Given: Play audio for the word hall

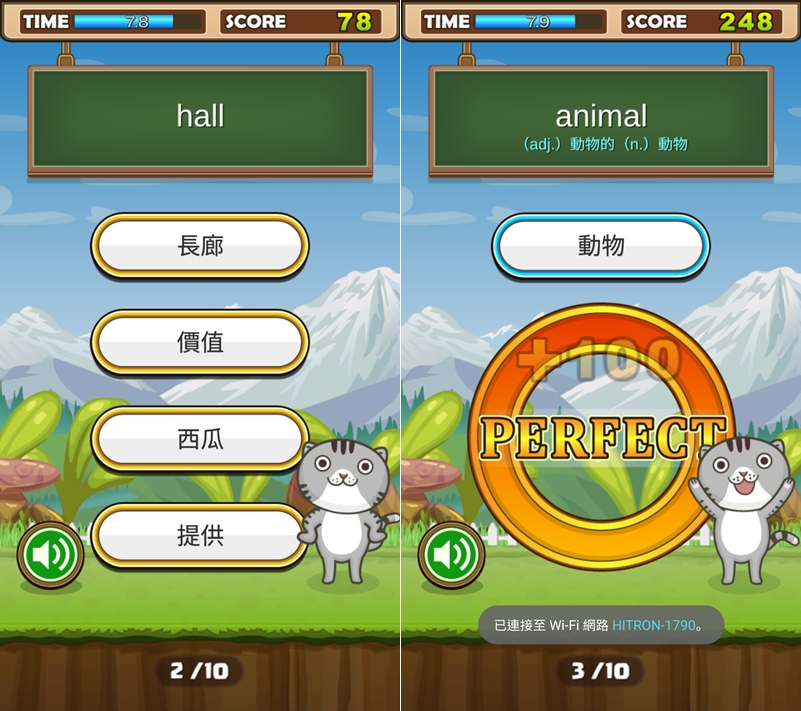Looking at the screenshot, I should tap(50, 554).
